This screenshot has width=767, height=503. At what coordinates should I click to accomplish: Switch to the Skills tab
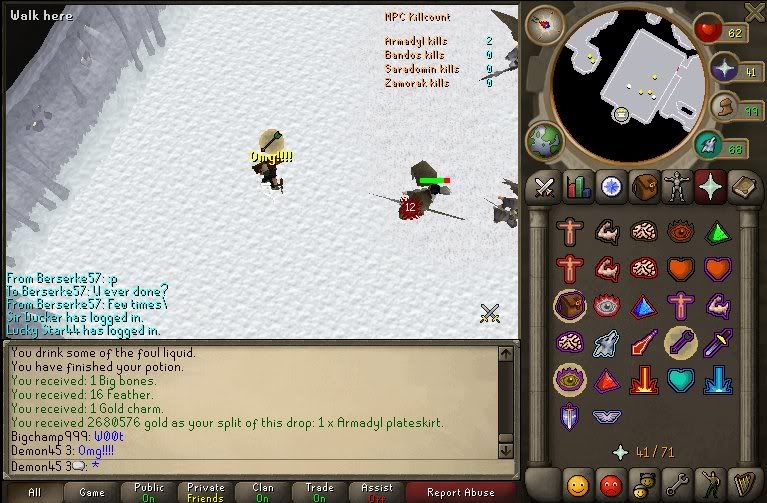(x=577, y=186)
